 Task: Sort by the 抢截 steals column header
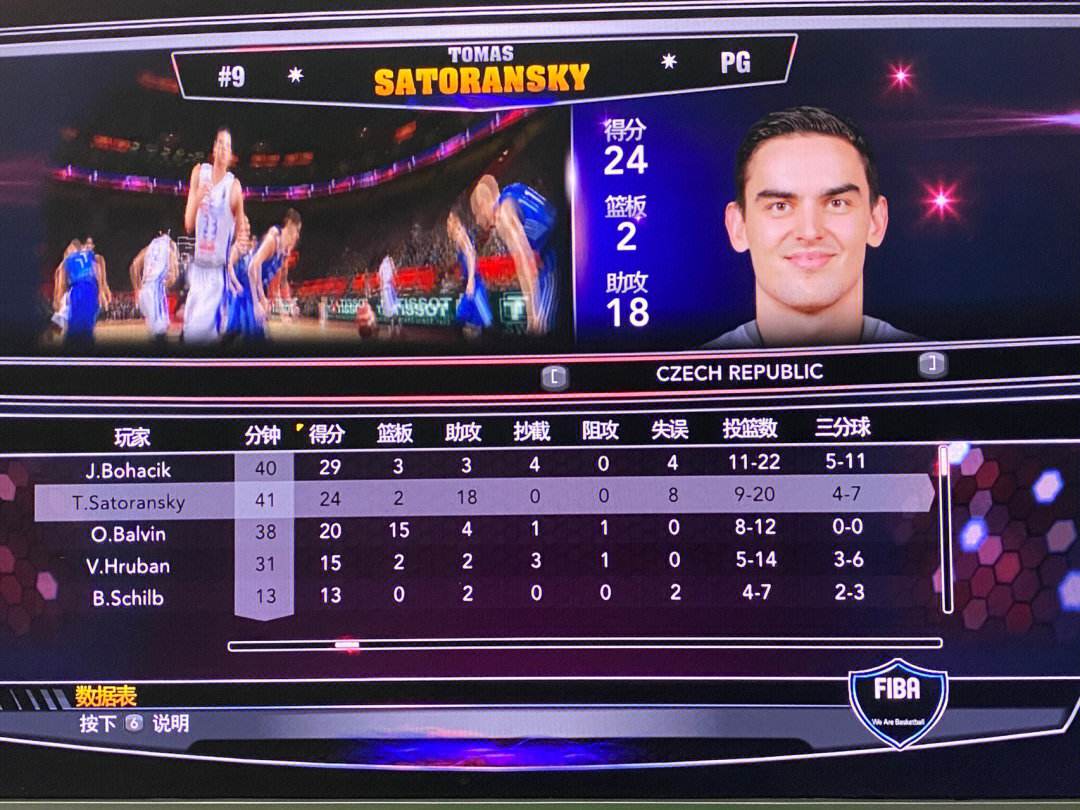tap(532, 431)
